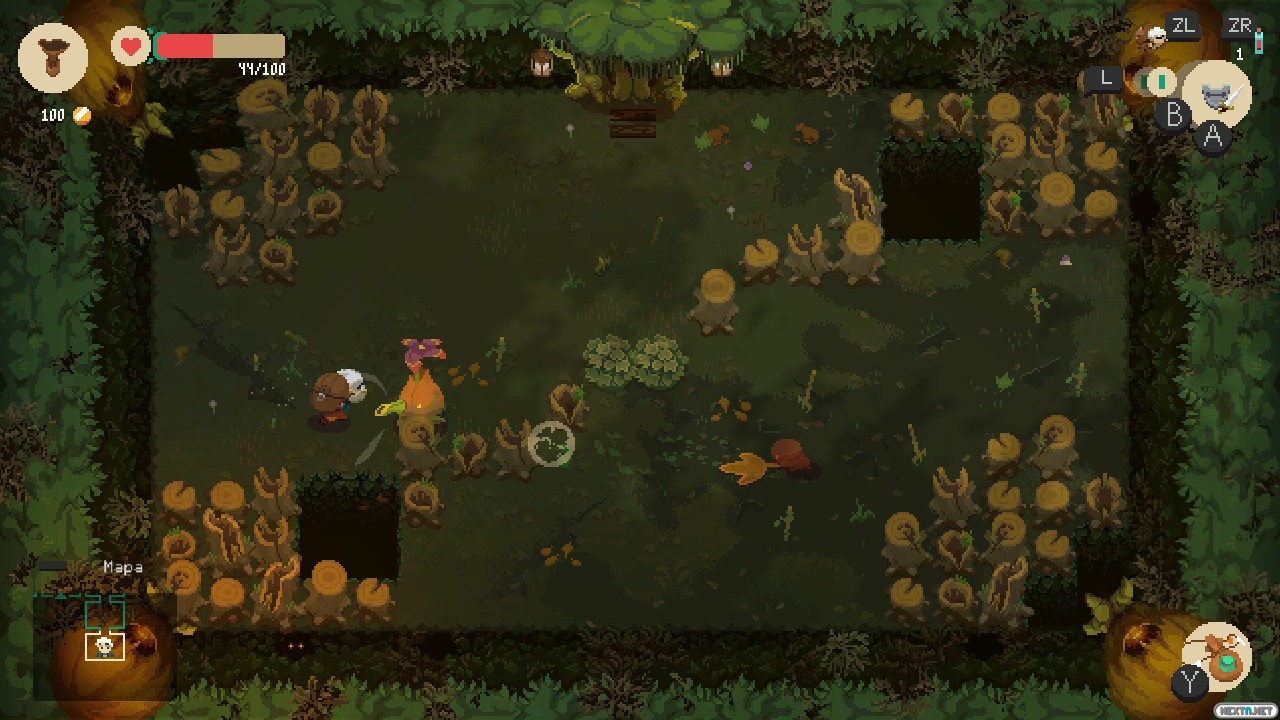Activate the merchant pendant amulet
This screenshot has height=720, width=1280.
1218,656
